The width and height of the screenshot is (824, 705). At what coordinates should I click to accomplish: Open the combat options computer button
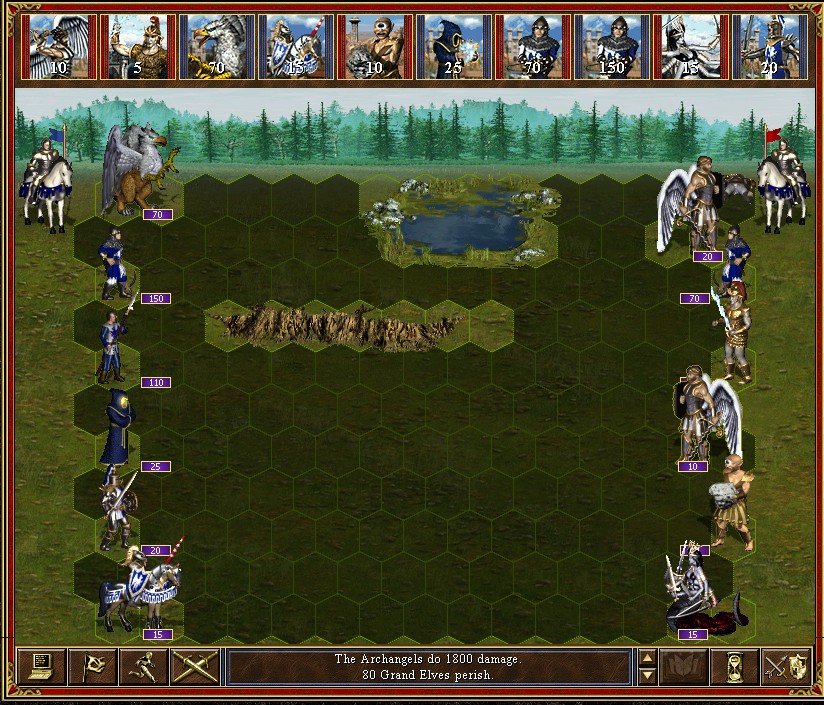click(41, 666)
